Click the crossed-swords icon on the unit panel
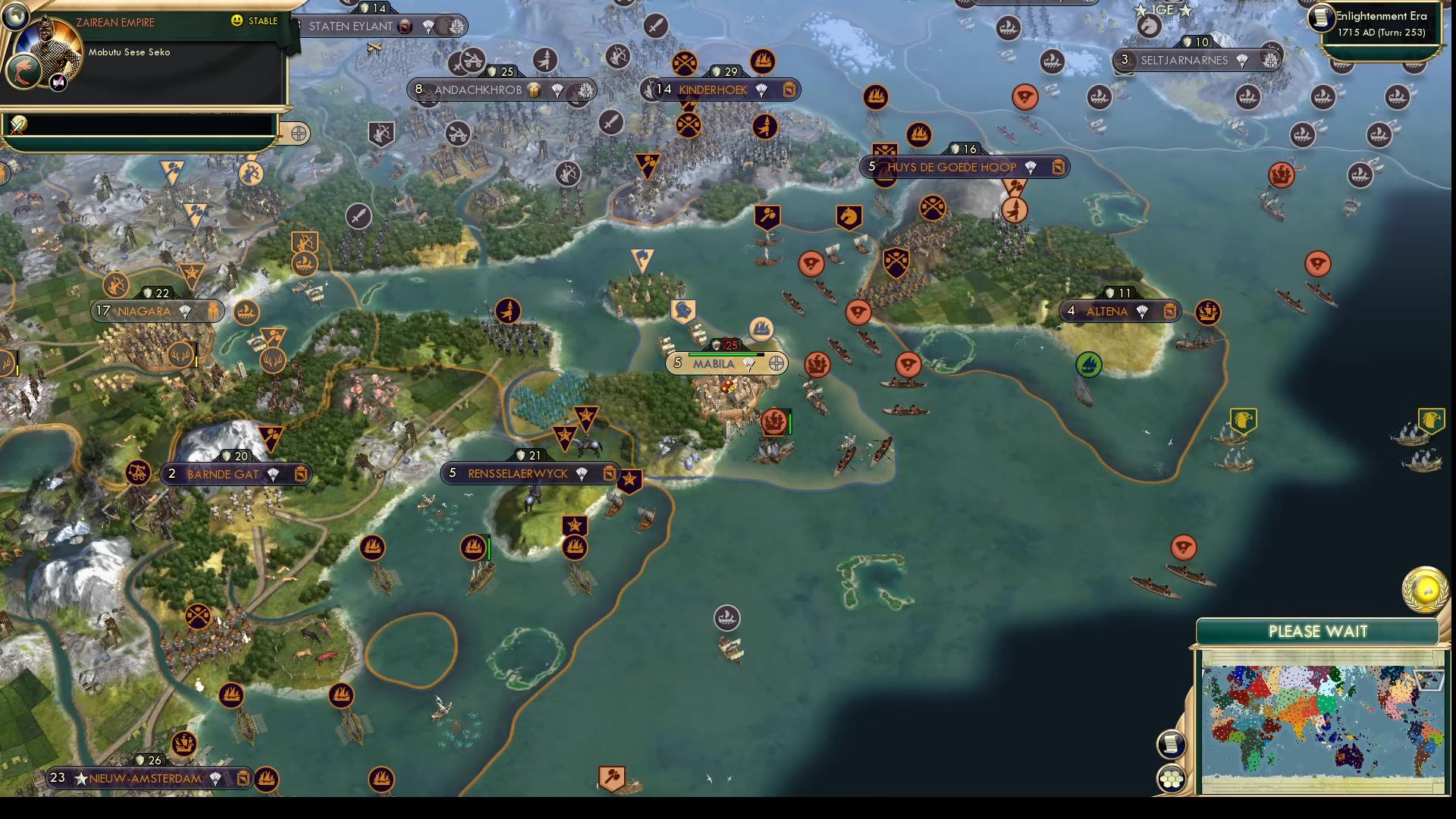The image size is (1456, 819). click(17, 126)
